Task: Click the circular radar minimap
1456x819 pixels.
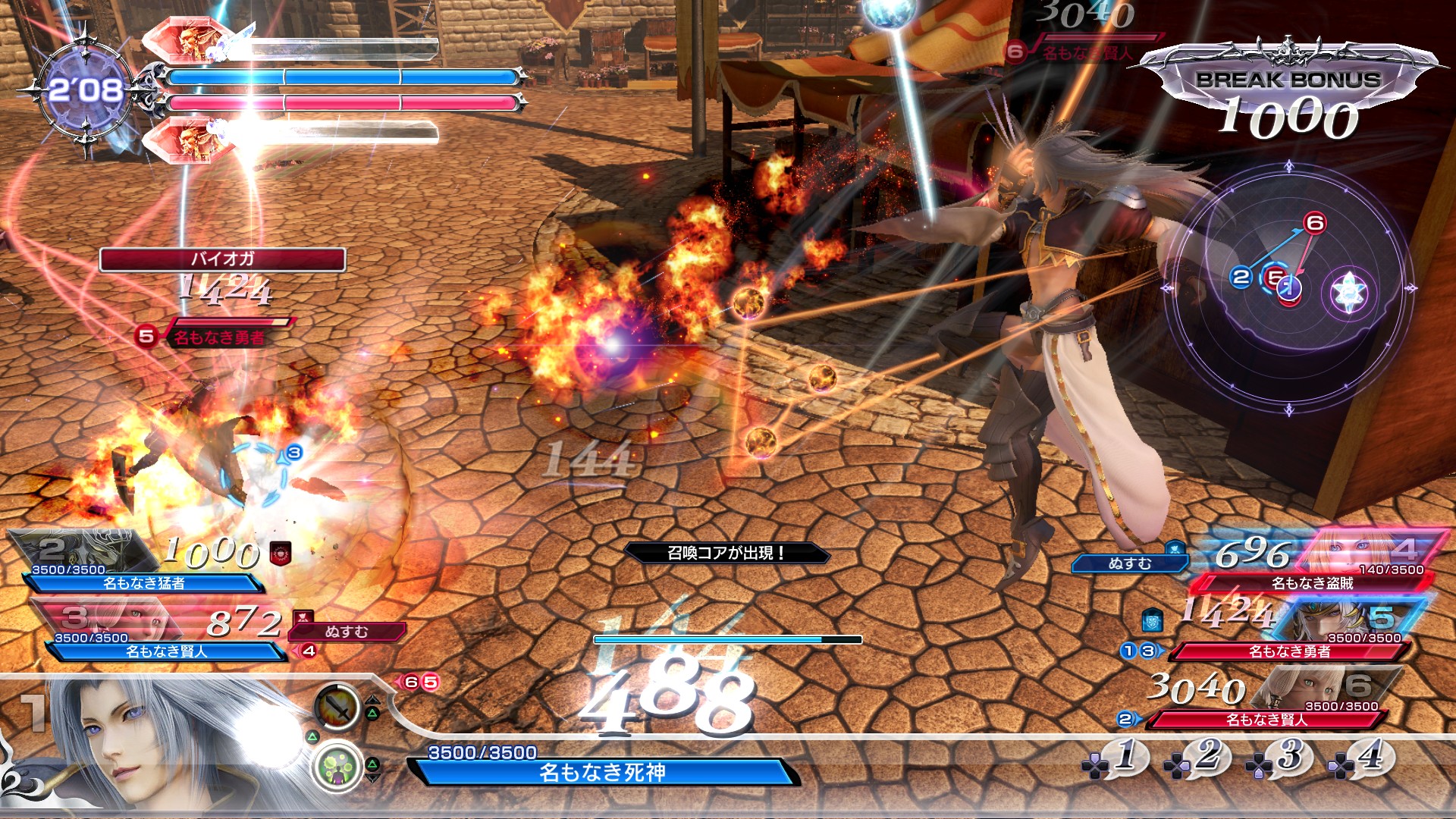Action: [x=1288, y=288]
